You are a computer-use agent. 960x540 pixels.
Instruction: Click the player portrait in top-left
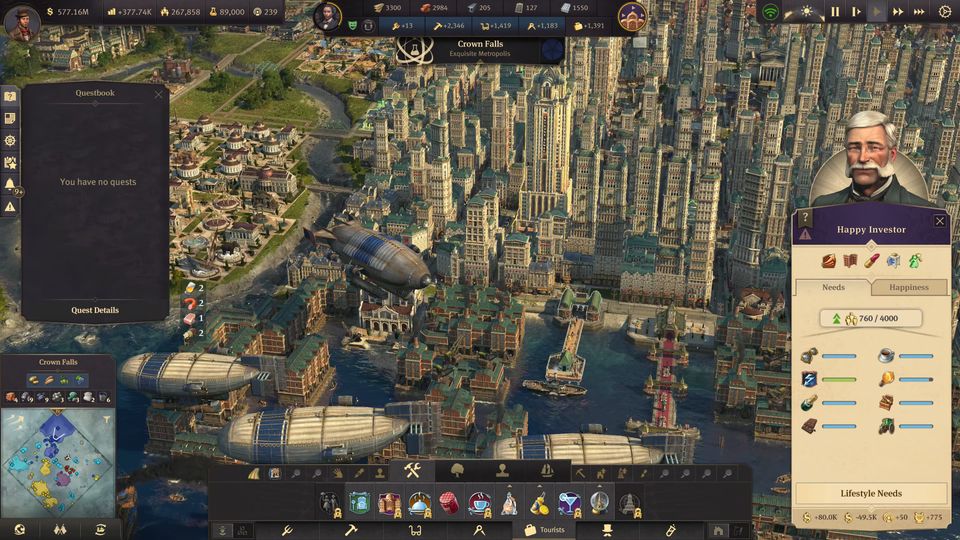point(21,21)
